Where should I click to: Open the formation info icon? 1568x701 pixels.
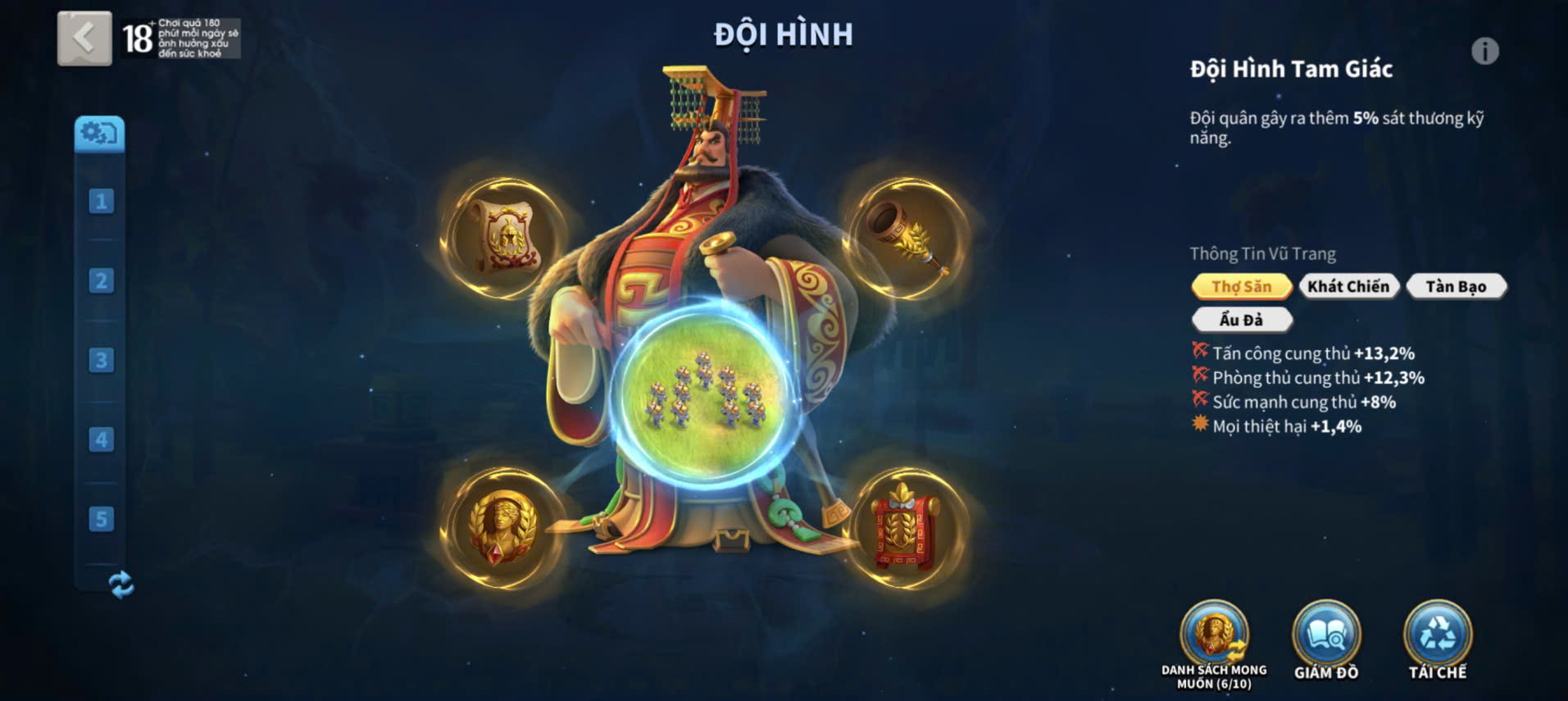coord(1484,52)
